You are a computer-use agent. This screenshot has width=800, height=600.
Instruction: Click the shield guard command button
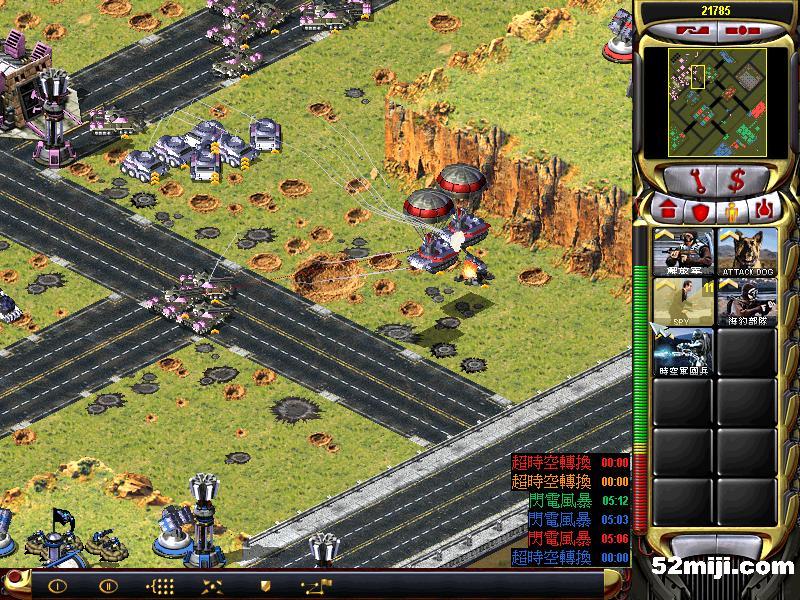point(265,586)
